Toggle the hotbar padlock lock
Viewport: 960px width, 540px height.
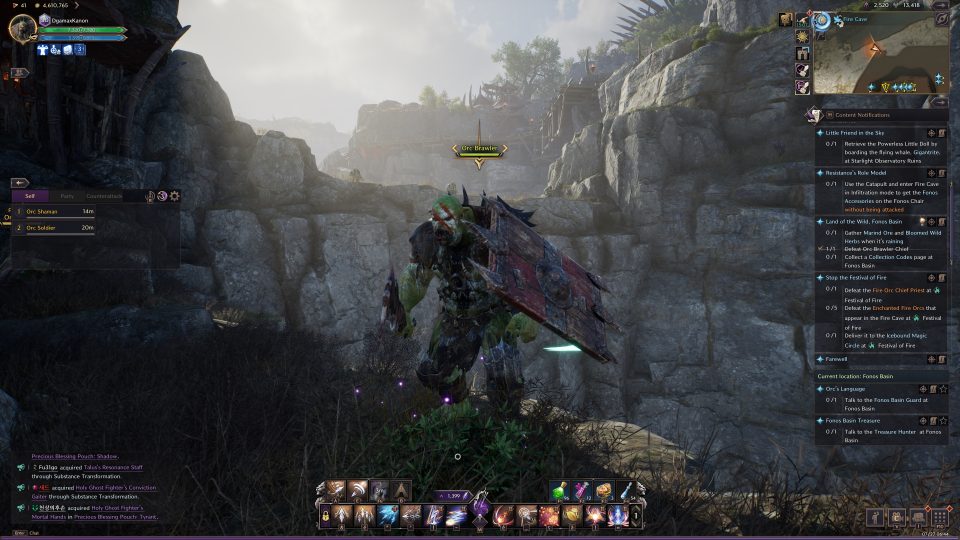click(x=324, y=515)
